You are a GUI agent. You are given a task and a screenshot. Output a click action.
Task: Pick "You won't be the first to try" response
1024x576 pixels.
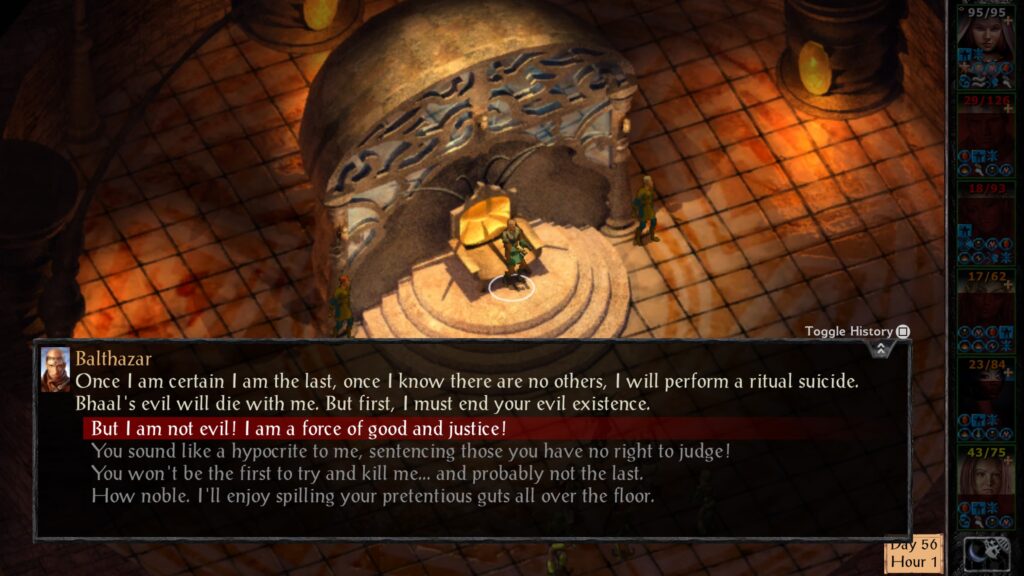(367, 473)
